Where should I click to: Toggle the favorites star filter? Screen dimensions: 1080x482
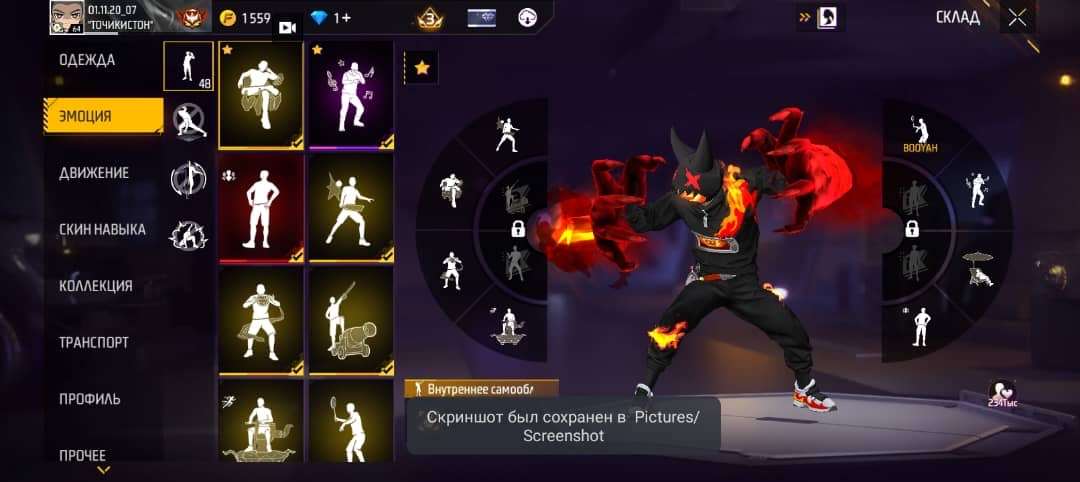pos(421,68)
